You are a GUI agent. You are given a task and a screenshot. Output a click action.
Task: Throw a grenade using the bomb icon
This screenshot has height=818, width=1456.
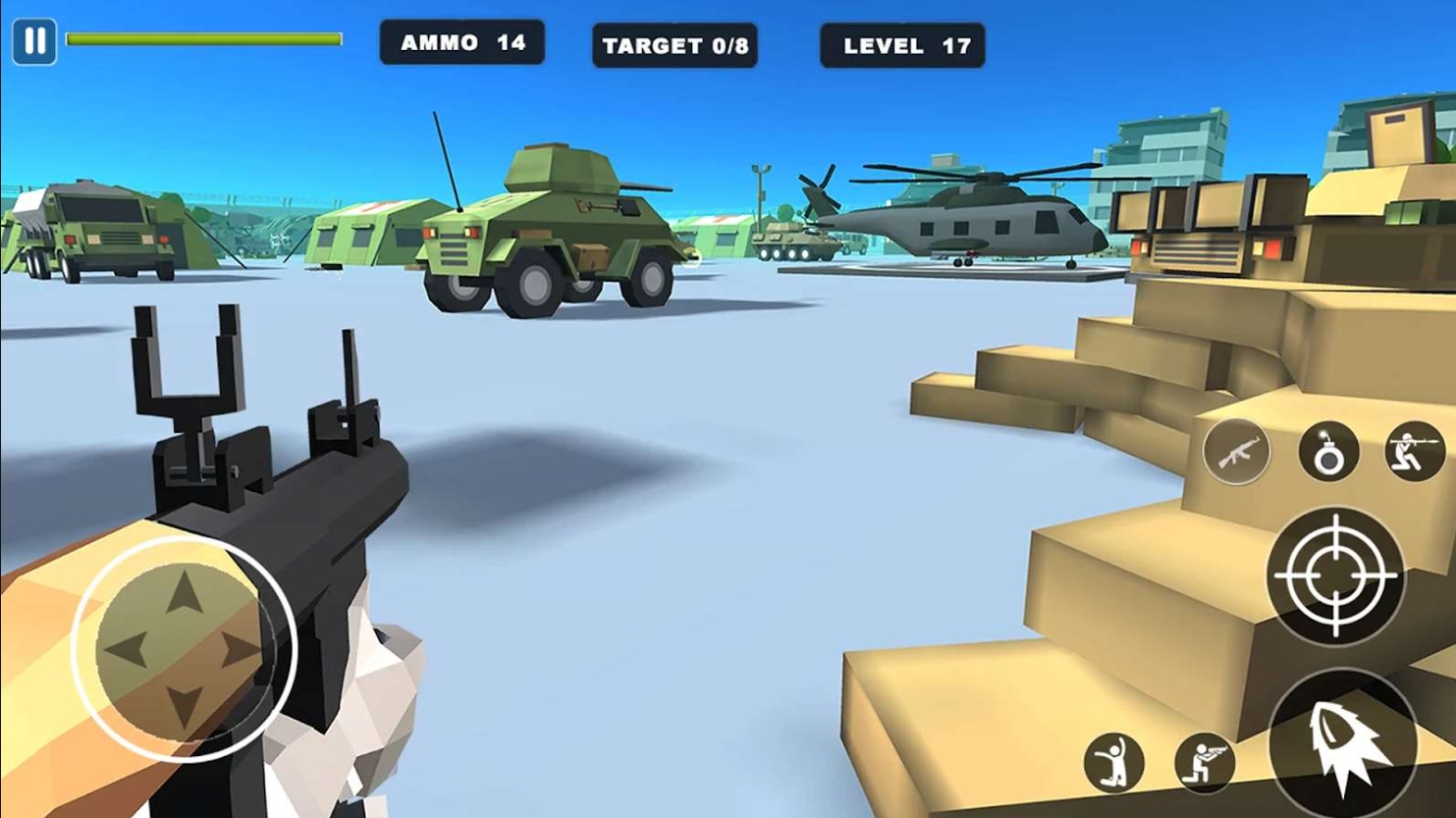[1328, 453]
